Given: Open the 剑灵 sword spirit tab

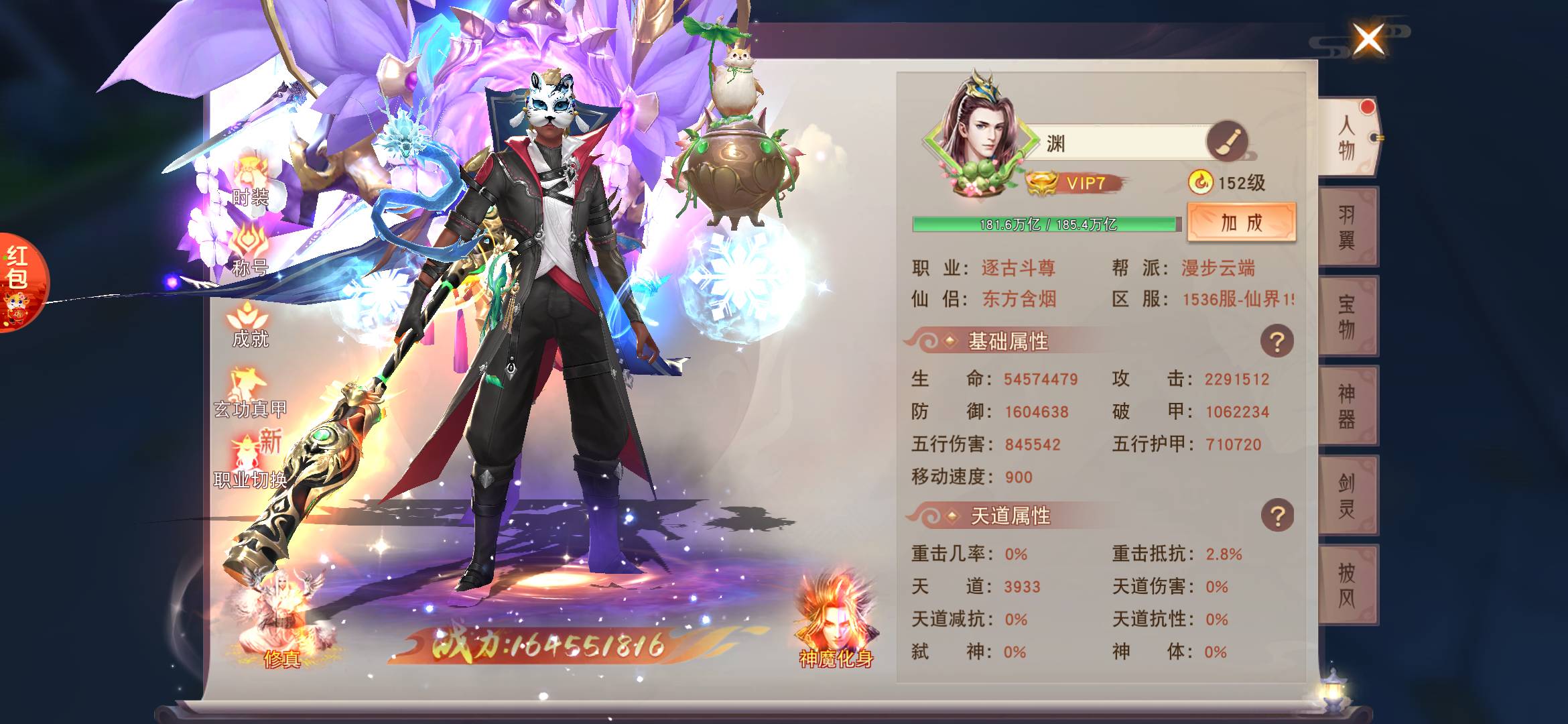Looking at the screenshot, I should point(1348,495).
